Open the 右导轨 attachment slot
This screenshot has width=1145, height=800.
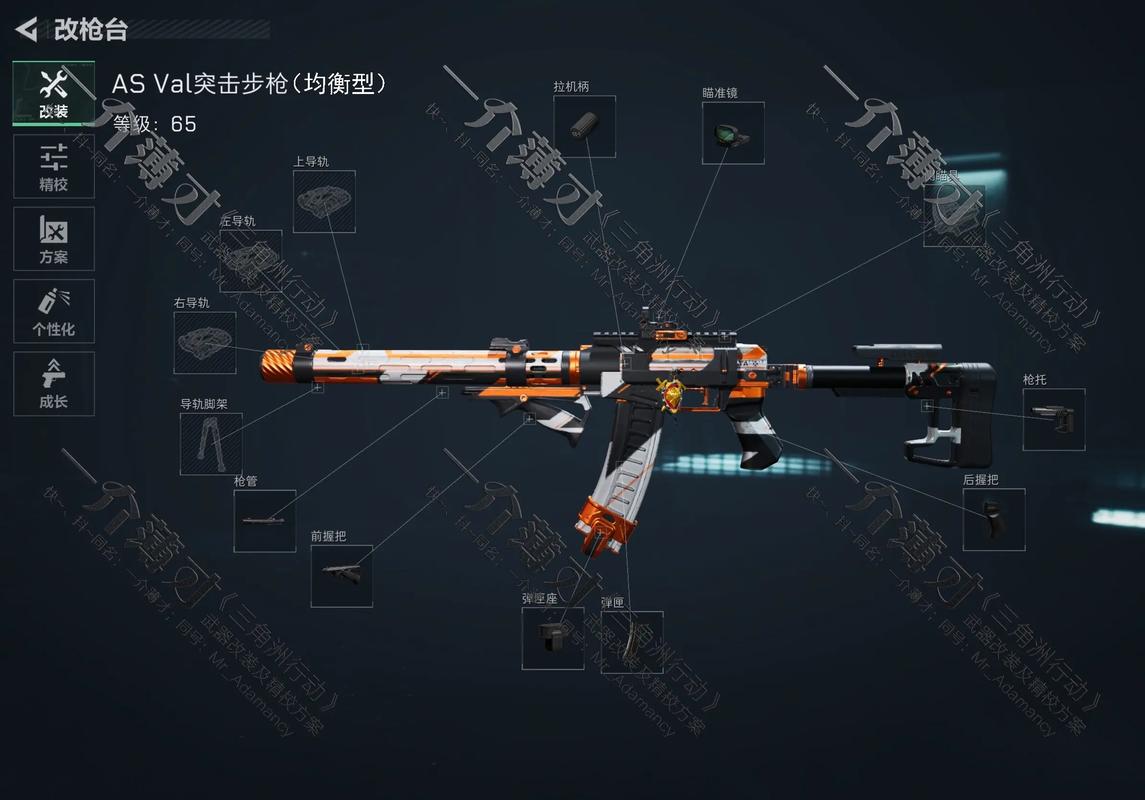coord(205,343)
